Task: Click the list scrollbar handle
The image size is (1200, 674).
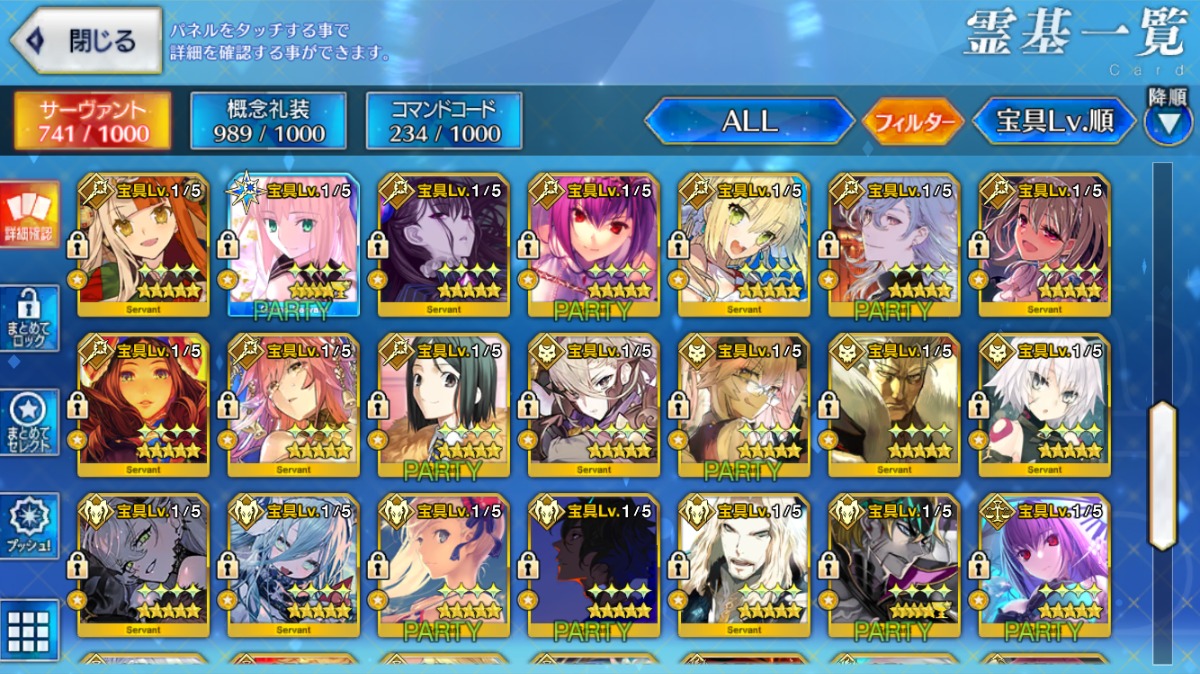Action: [1162, 474]
